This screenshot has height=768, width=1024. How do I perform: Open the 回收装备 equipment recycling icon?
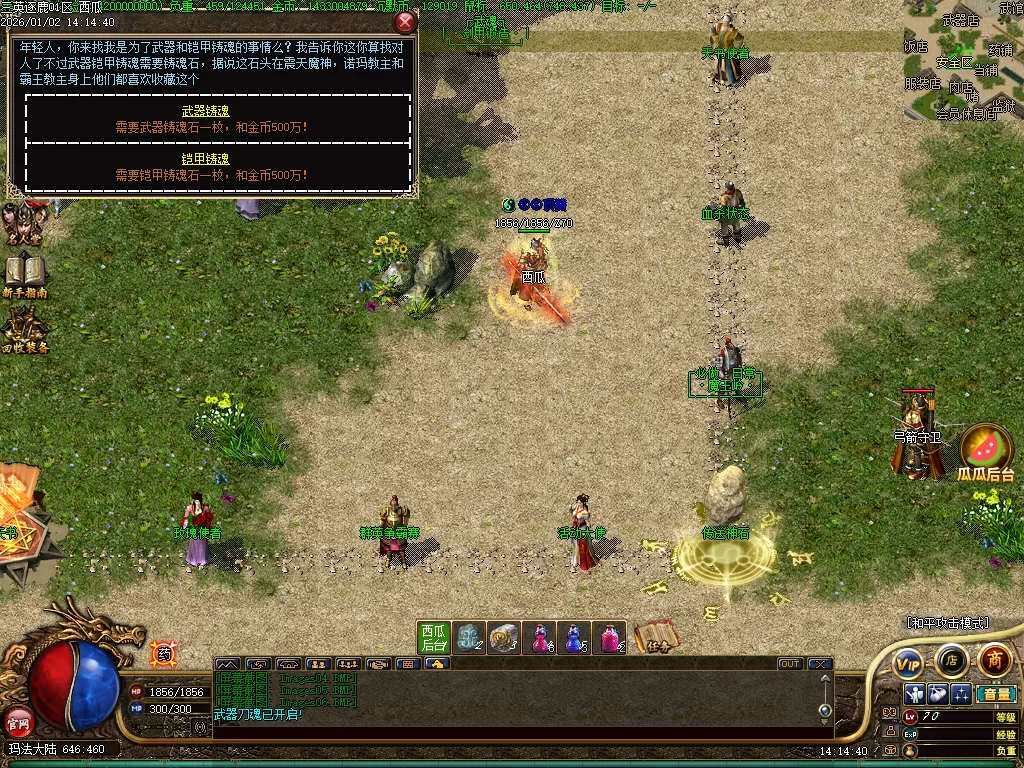pyautogui.click(x=25, y=330)
